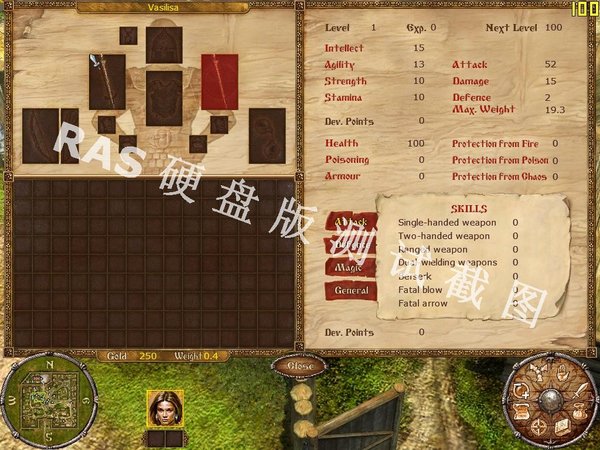Click the center boss of the shield menu
This screenshot has height=450, width=600.
[x=550, y=402]
